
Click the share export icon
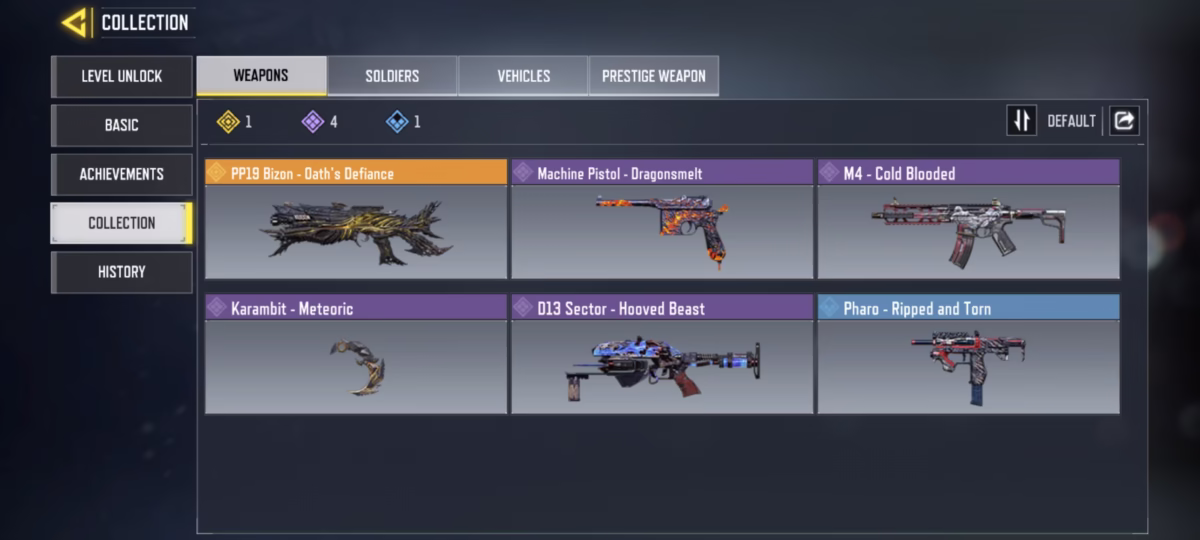click(x=1124, y=121)
